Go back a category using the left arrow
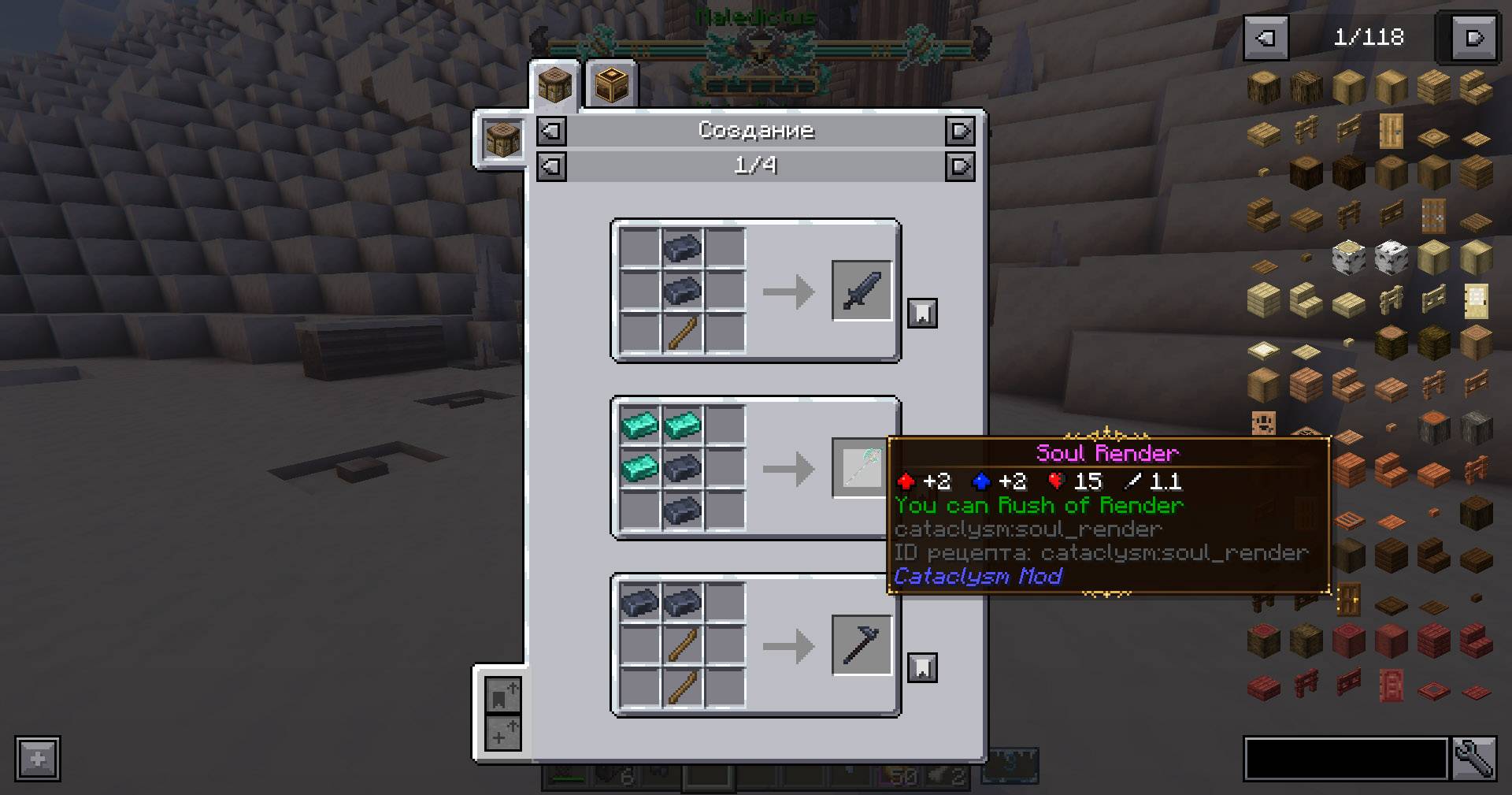 tap(550, 131)
